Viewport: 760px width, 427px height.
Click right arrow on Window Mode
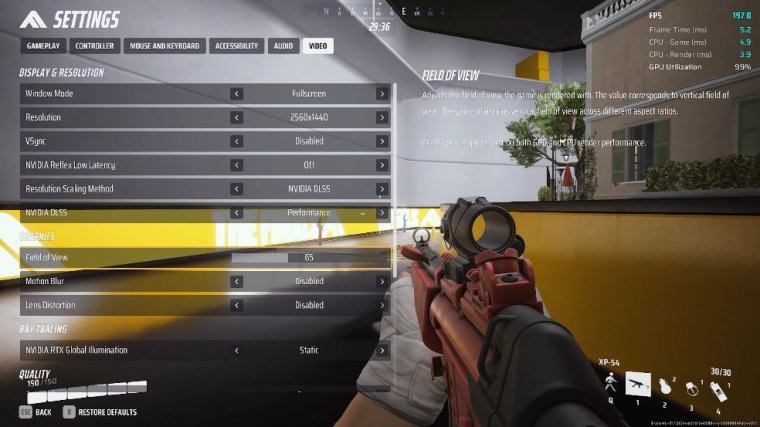point(382,94)
